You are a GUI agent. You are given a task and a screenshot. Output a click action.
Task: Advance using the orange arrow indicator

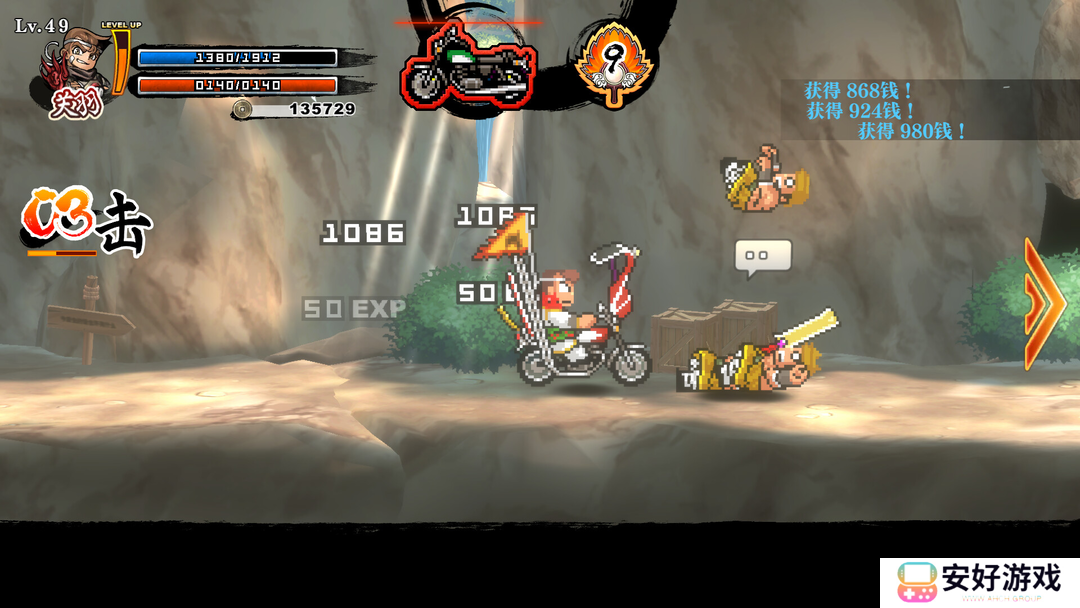click(1043, 304)
